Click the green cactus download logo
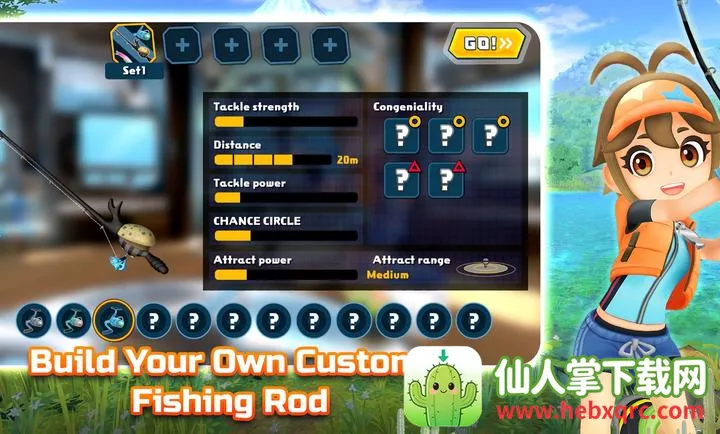This screenshot has height=434, width=720. 441,390
